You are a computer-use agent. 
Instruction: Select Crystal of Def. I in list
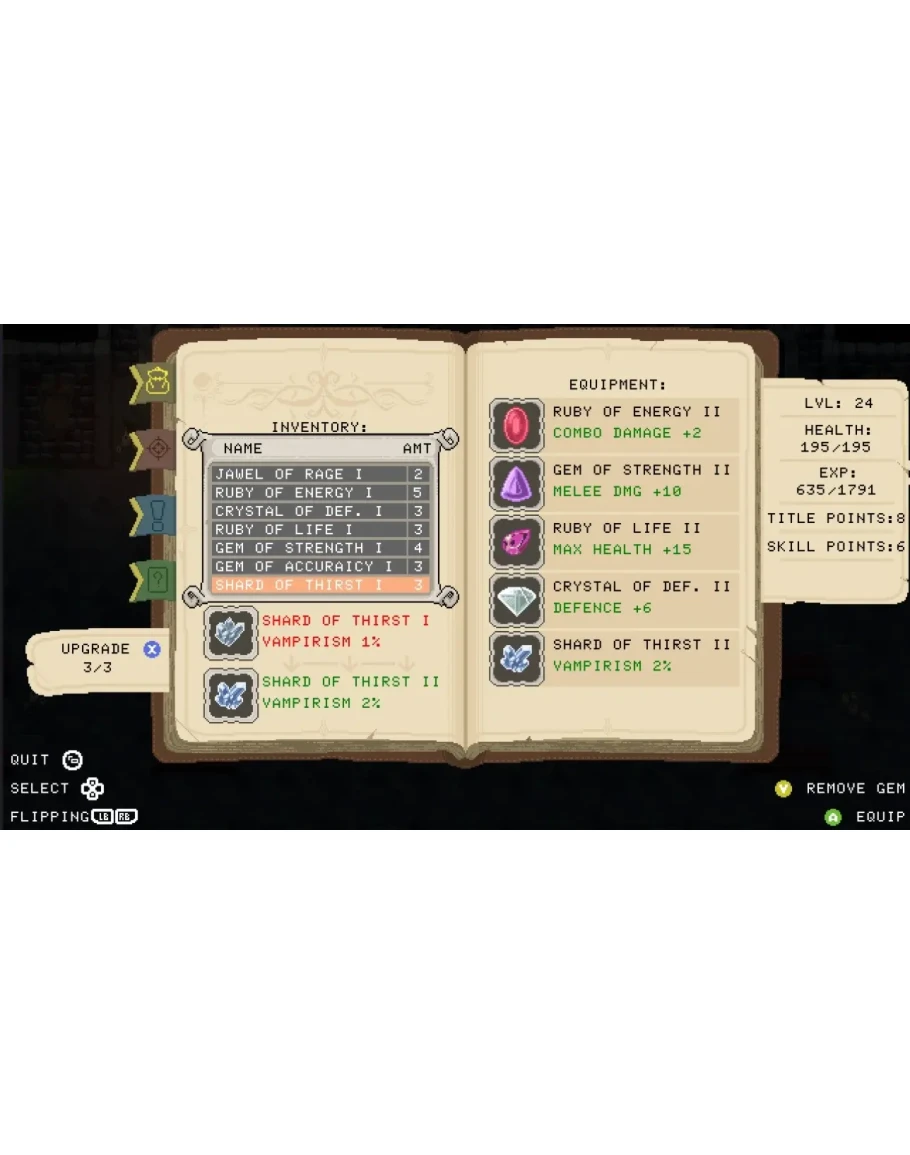[319, 511]
